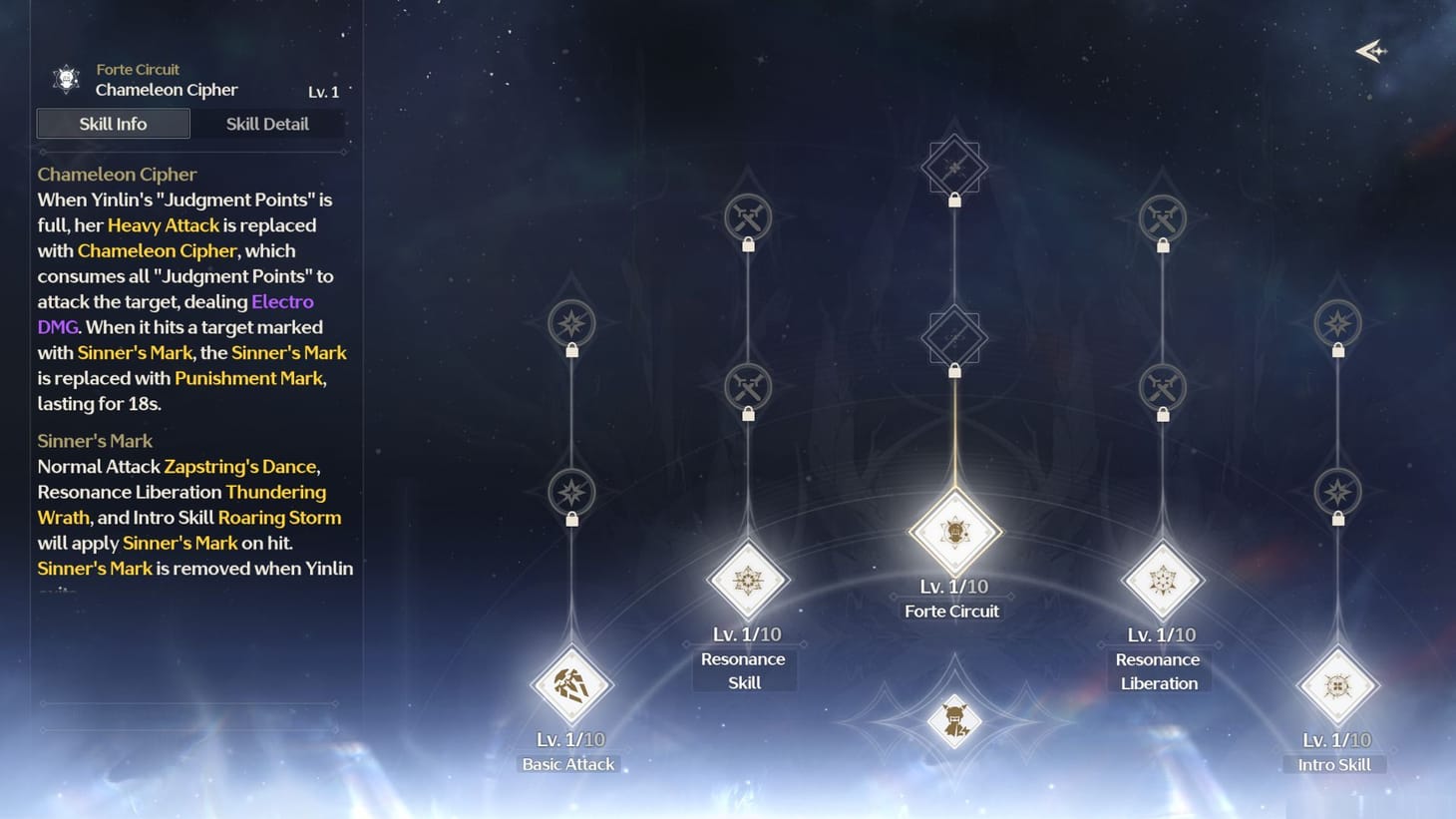The image size is (1456, 819).
Task: Click the character emblem below the Forte Circuit node
Action: [952, 720]
